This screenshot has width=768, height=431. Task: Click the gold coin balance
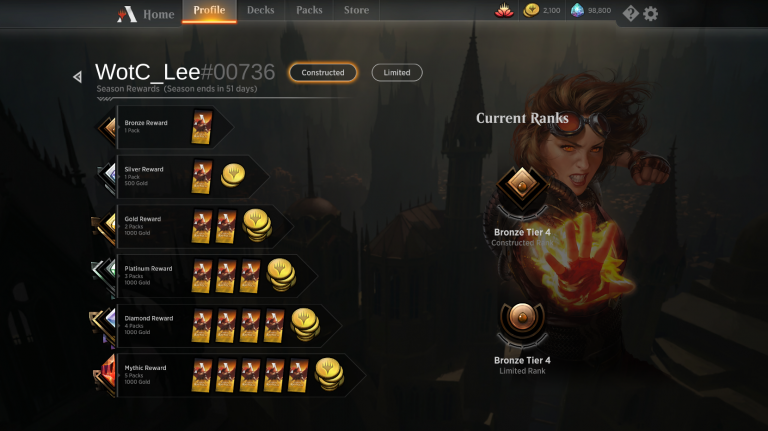(543, 11)
